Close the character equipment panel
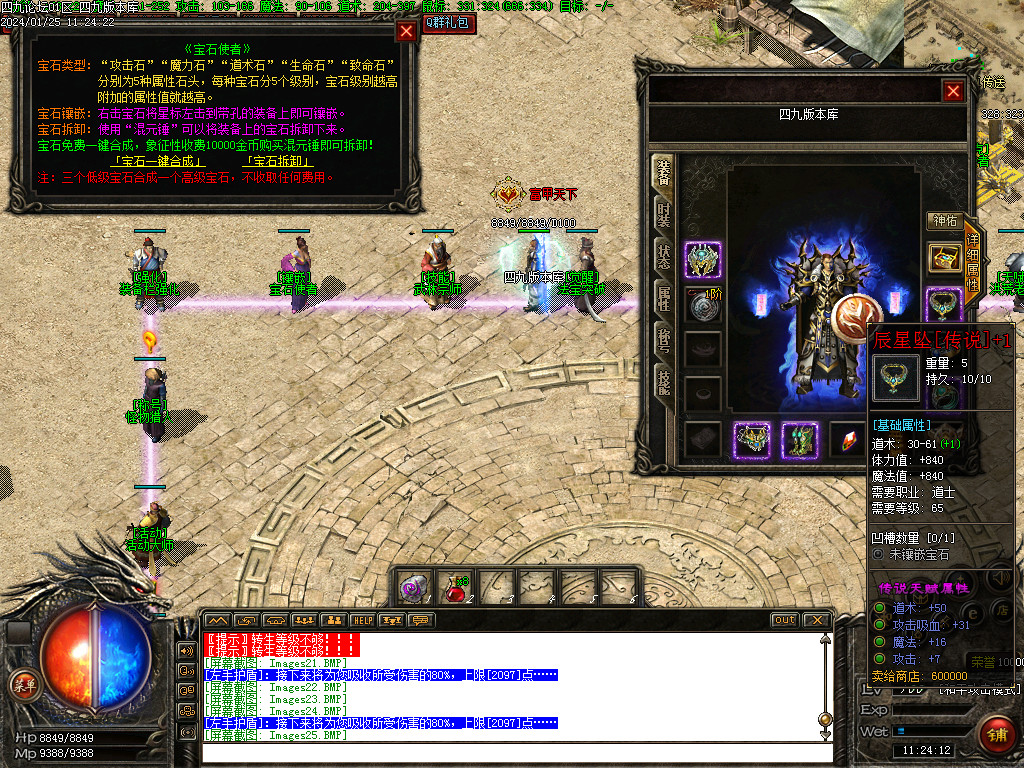 click(954, 91)
